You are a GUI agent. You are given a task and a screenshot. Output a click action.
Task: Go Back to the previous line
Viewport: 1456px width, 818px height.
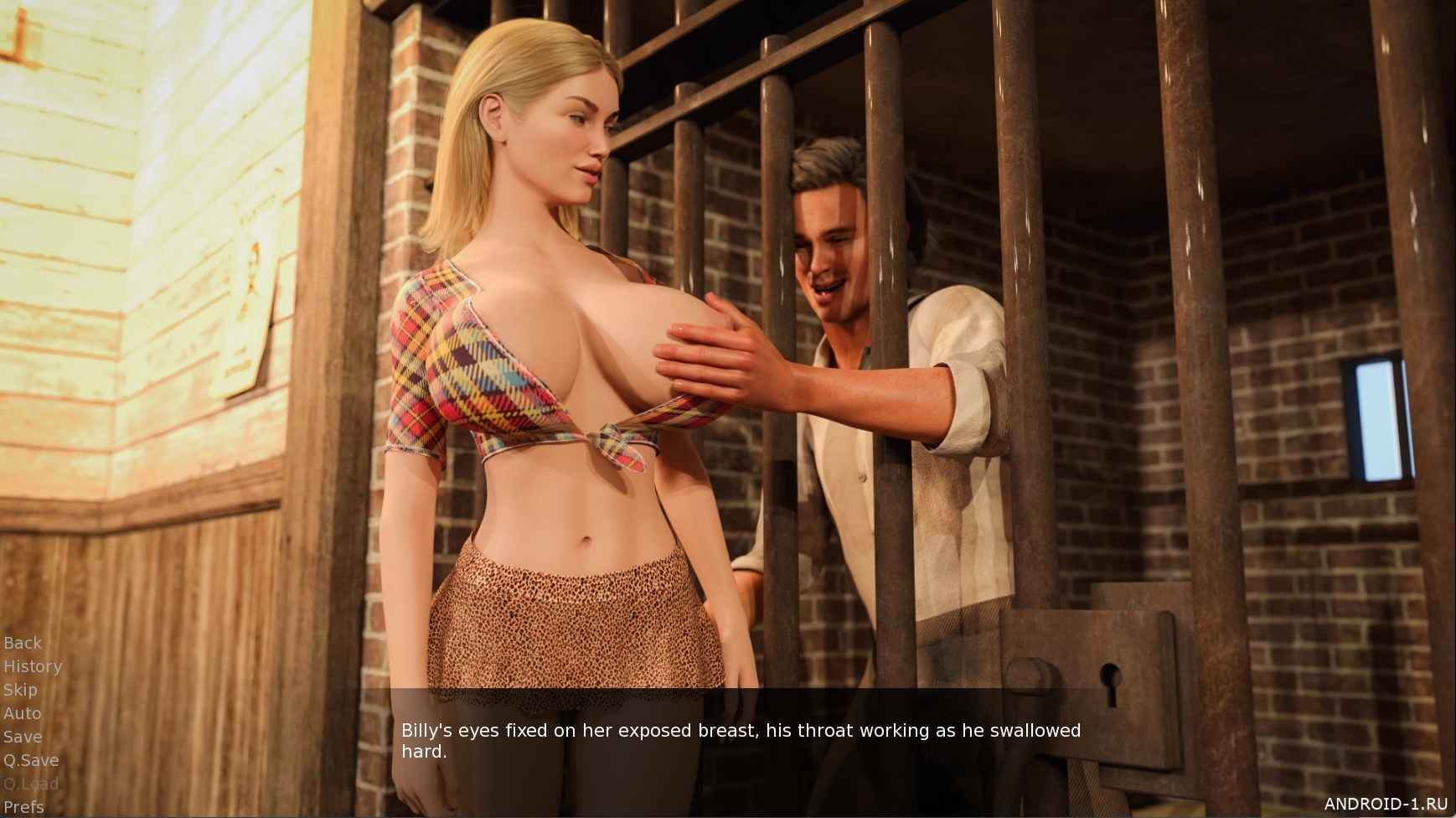(23, 643)
